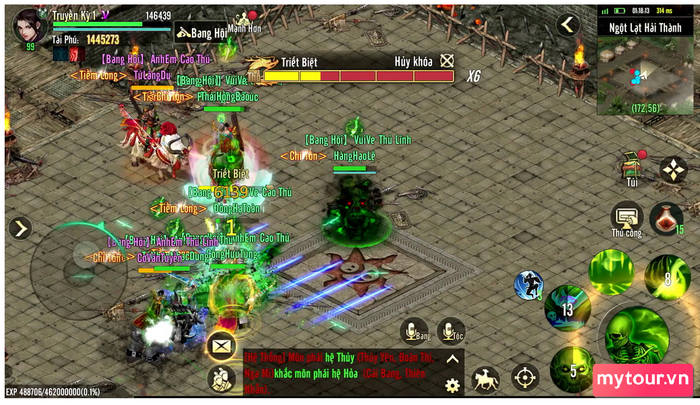This screenshot has height=405, width=700.
Task: Cast the green flame skill
Action: [610, 270]
